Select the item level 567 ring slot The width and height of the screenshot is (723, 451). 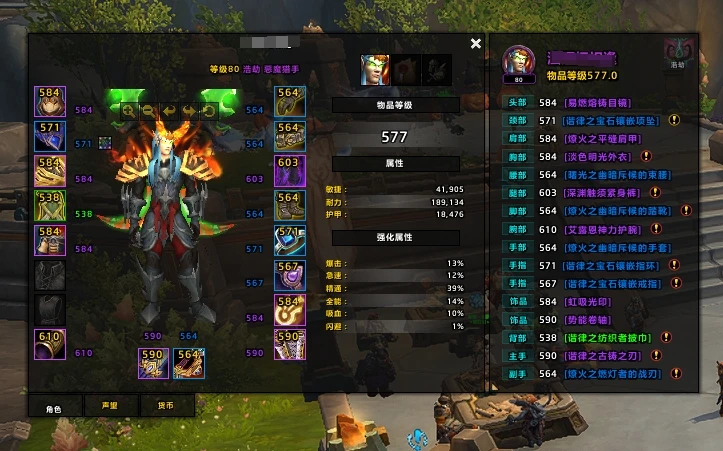[289, 275]
